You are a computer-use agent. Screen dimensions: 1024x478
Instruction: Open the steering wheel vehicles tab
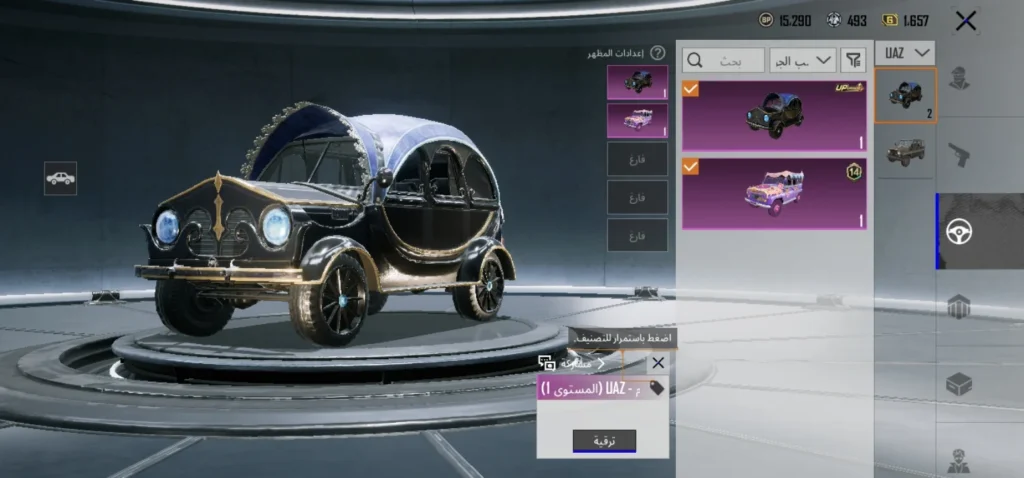pos(959,231)
